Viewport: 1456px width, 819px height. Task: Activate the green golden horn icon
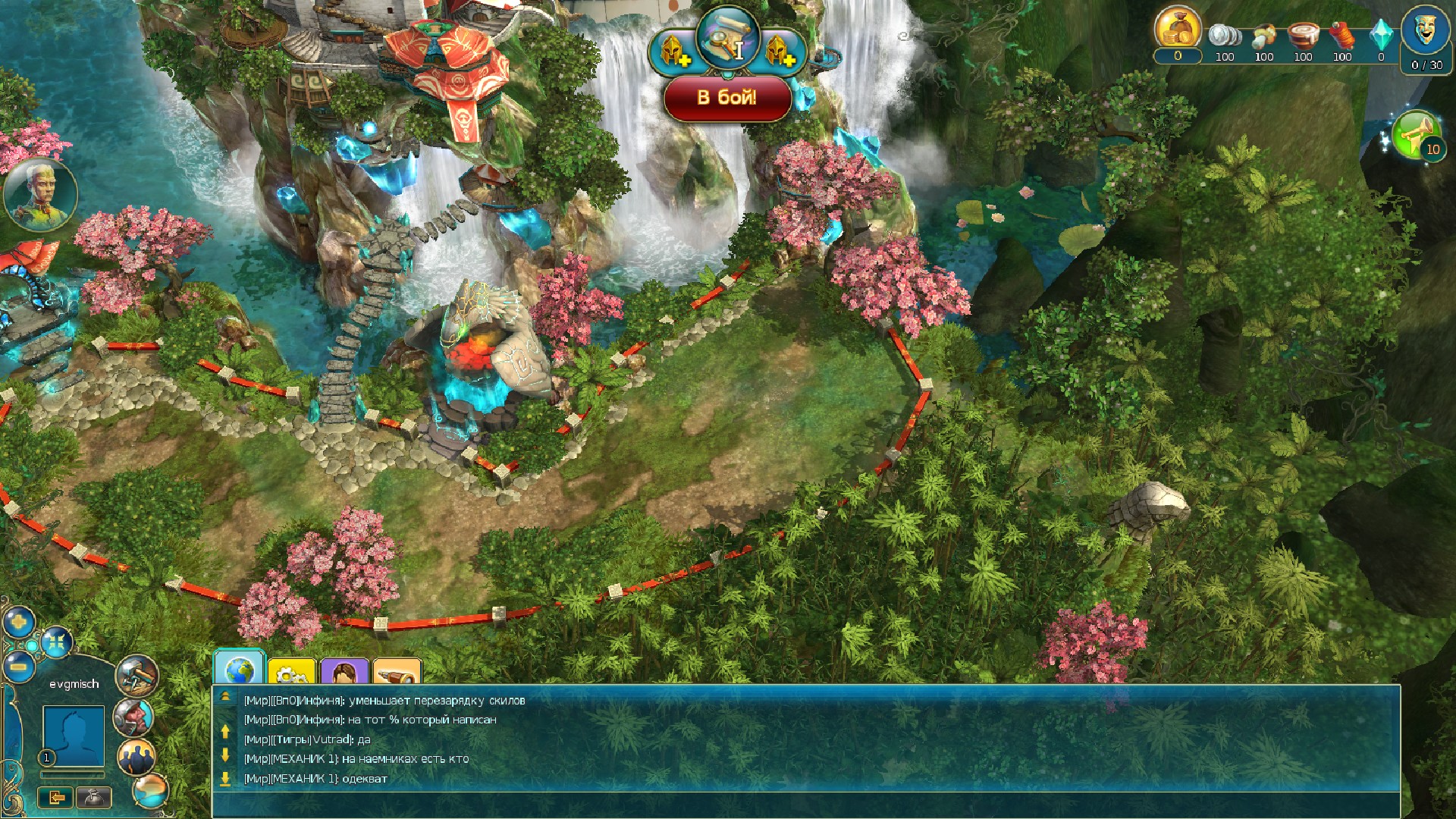[x=1417, y=135]
